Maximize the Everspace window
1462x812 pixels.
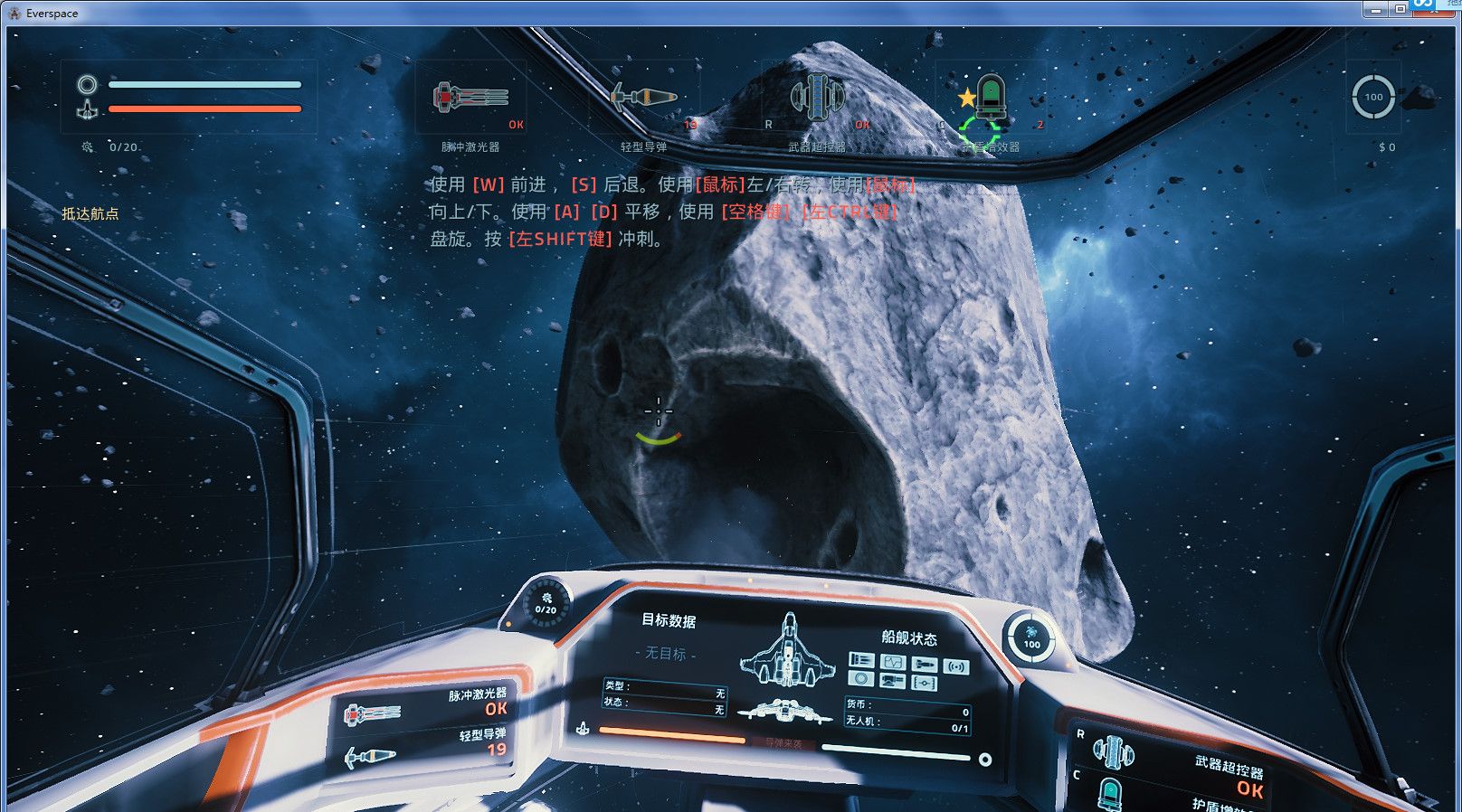pyautogui.click(x=1400, y=8)
